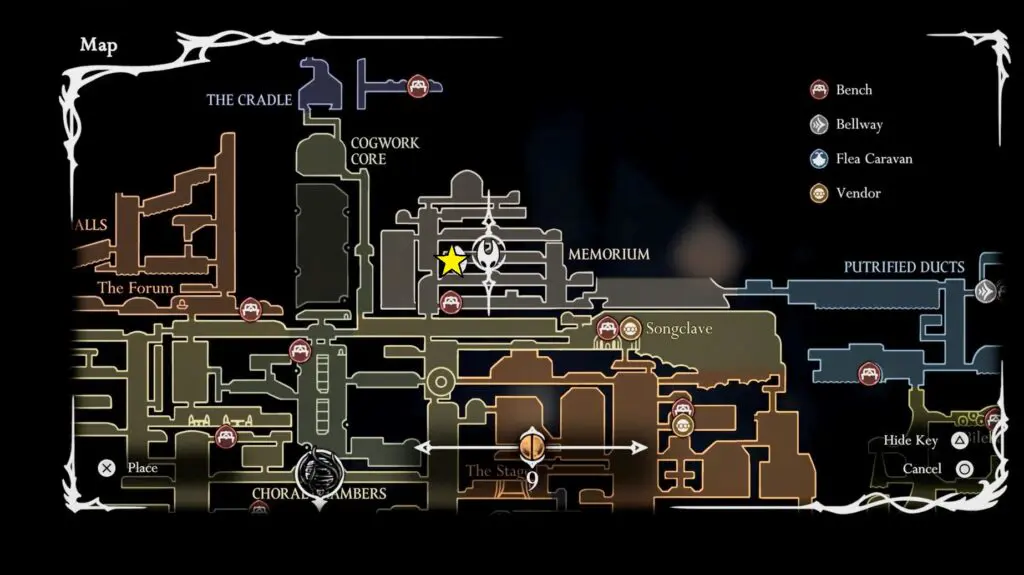Select the bench marker in Putrified Ducts
This screenshot has width=1024, height=575.
pyautogui.click(x=870, y=375)
